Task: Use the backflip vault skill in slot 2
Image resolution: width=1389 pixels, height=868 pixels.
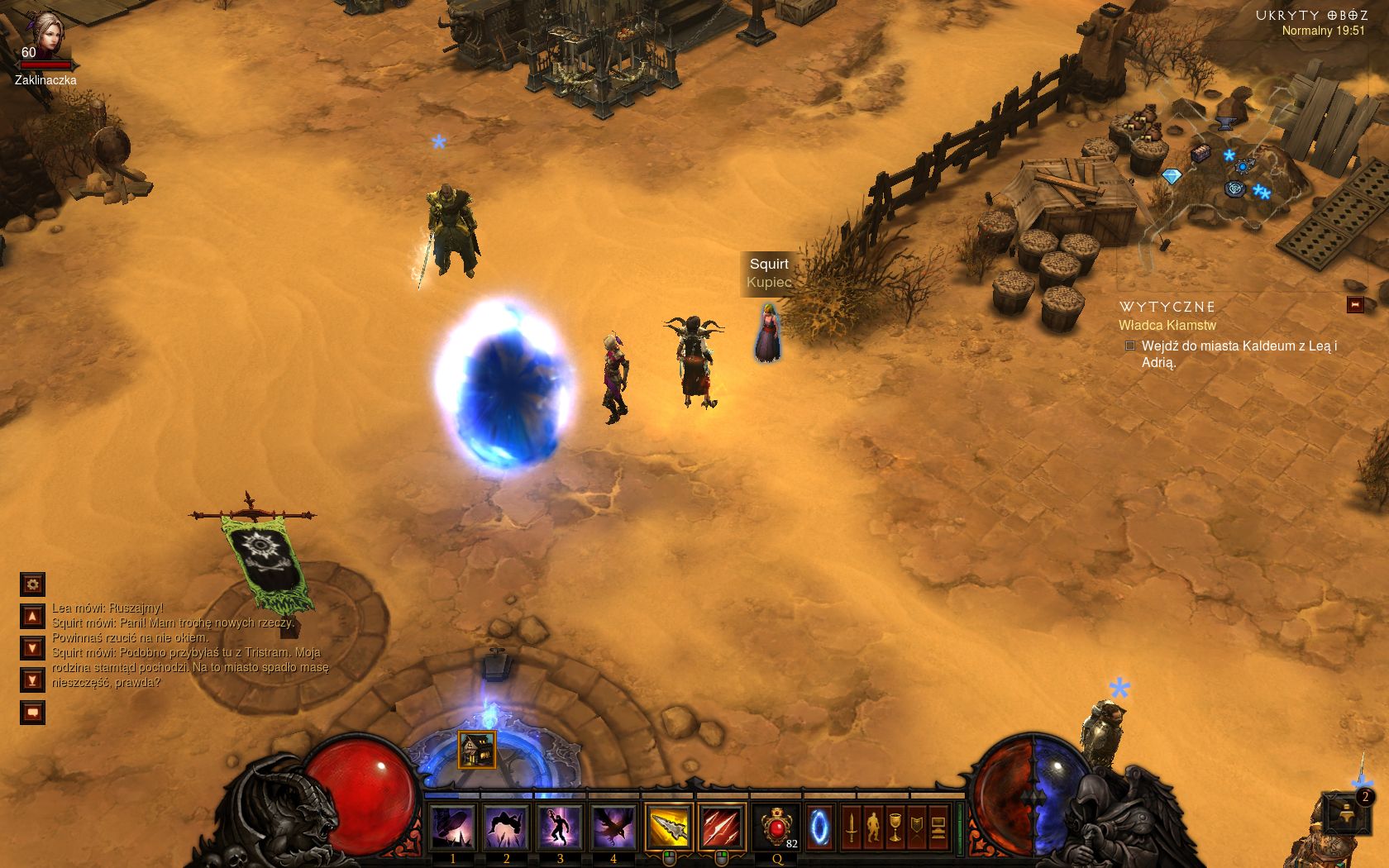Action: pos(506,827)
